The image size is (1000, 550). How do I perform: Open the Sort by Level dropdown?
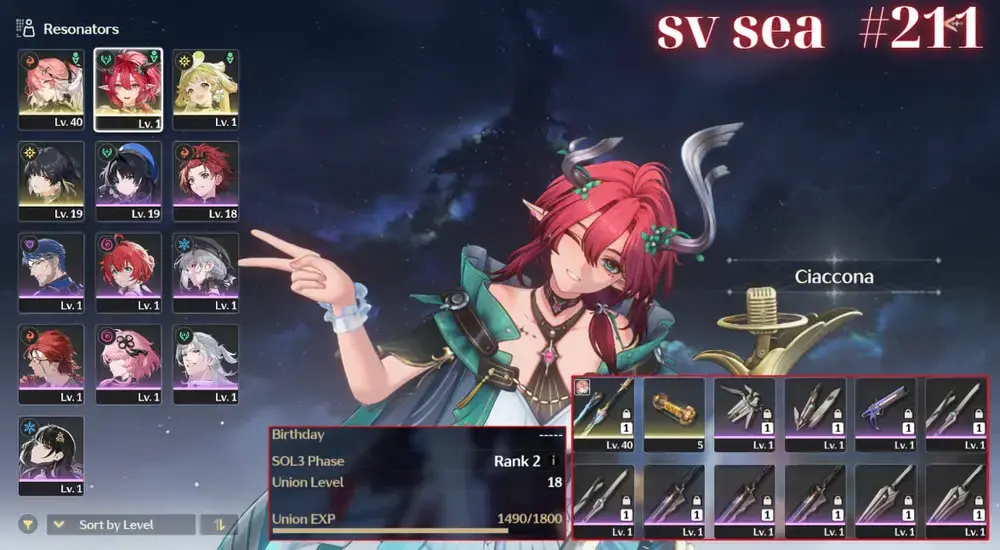[x=121, y=524]
